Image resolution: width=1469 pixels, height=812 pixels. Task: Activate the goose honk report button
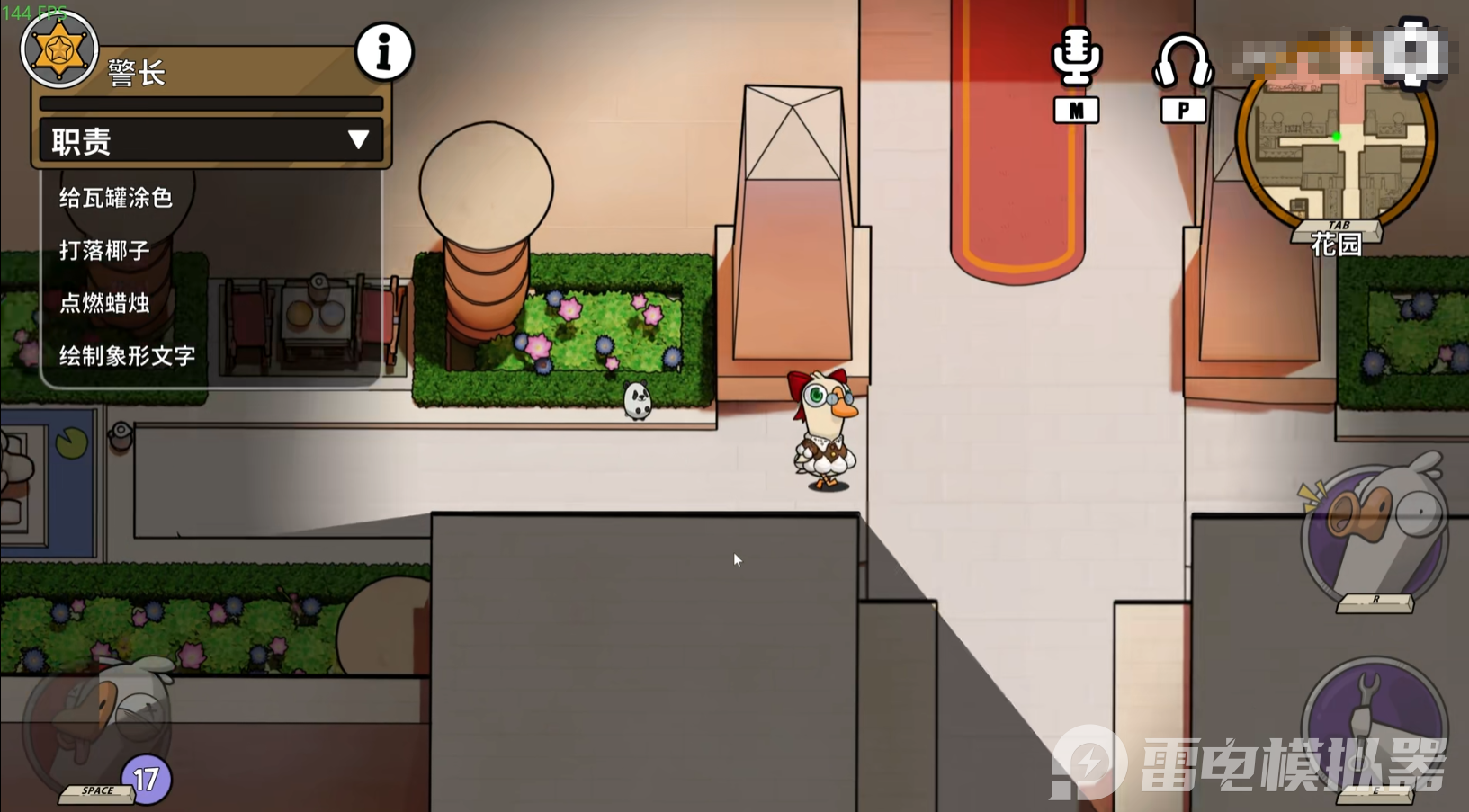point(1375,537)
